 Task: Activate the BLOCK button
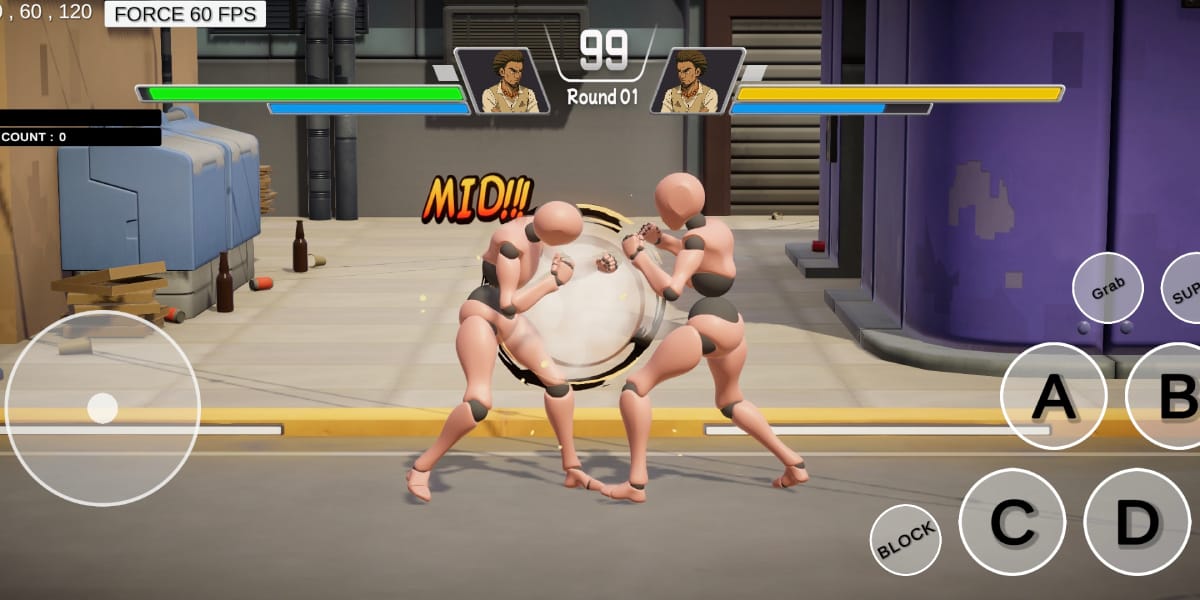pos(906,540)
